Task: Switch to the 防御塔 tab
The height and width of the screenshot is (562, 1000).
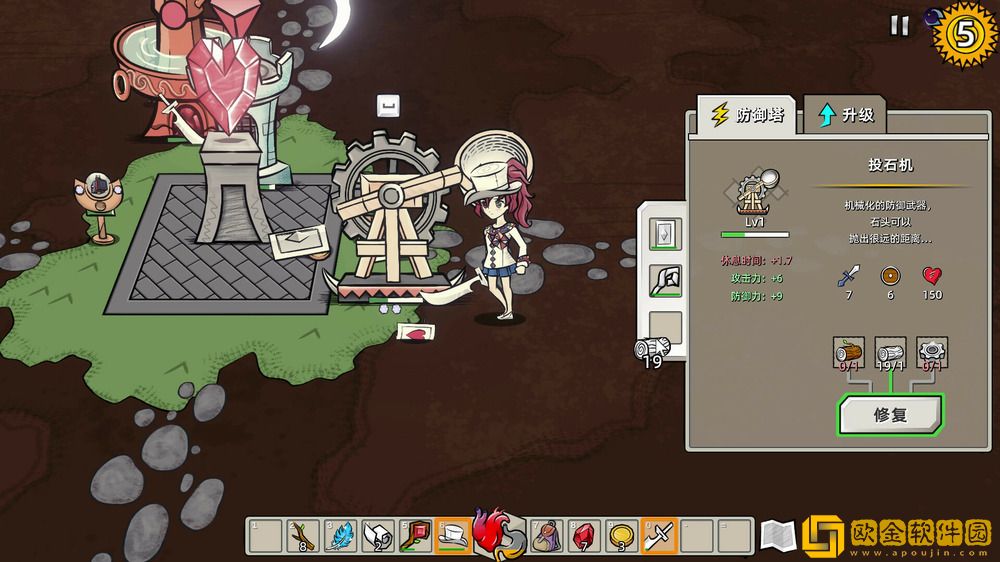Action: click(746, 115)
